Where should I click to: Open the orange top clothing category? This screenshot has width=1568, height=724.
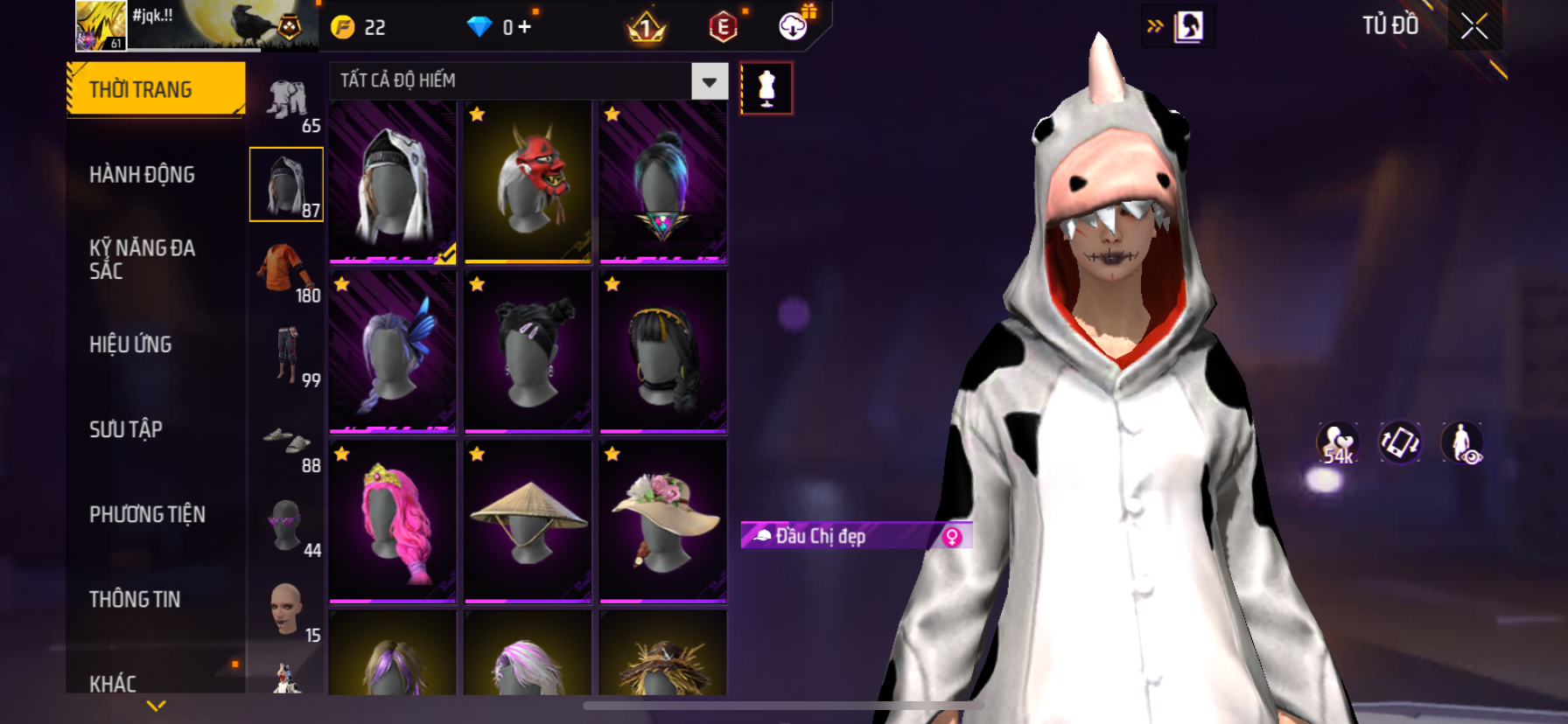286,270
